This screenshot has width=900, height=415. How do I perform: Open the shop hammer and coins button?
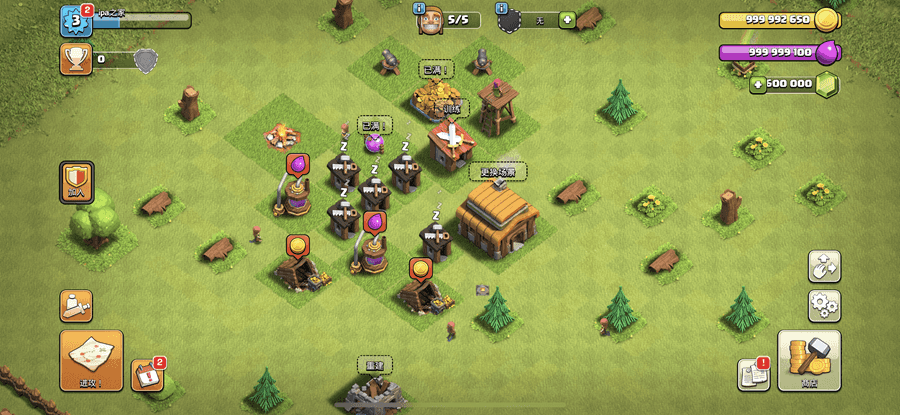coord(808,360)
